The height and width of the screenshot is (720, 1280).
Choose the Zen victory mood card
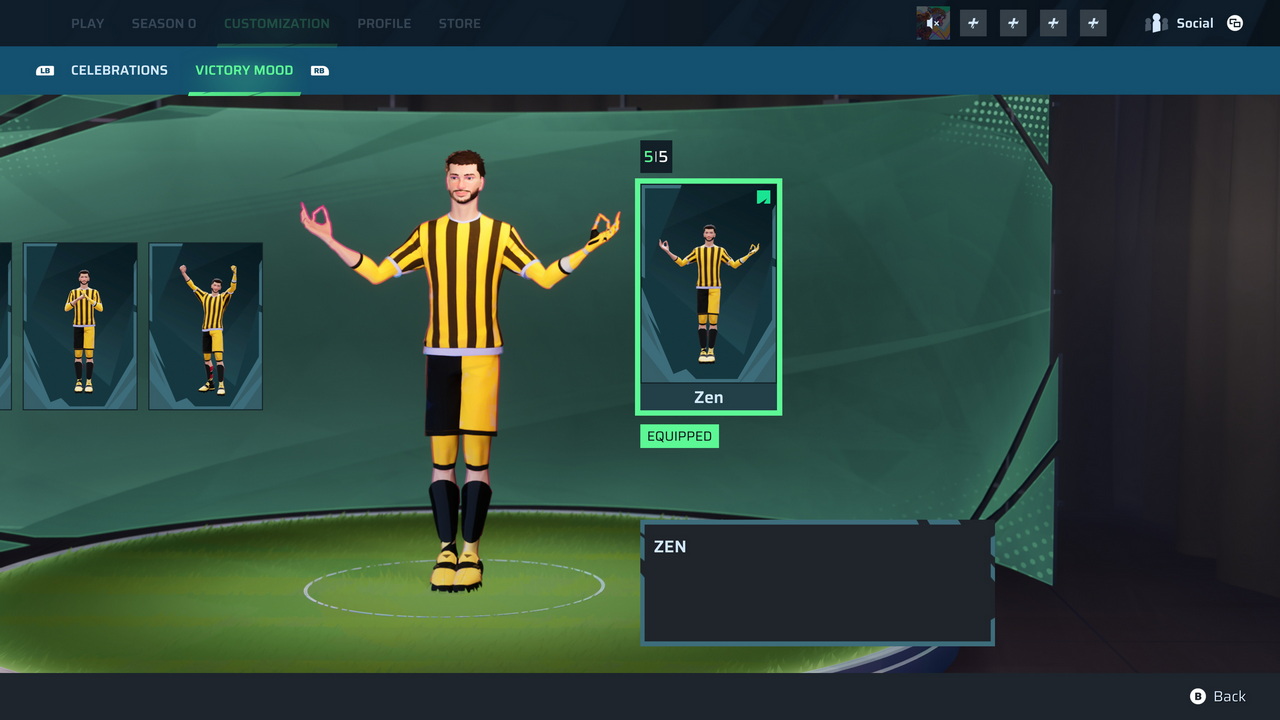tap(708, 297)
